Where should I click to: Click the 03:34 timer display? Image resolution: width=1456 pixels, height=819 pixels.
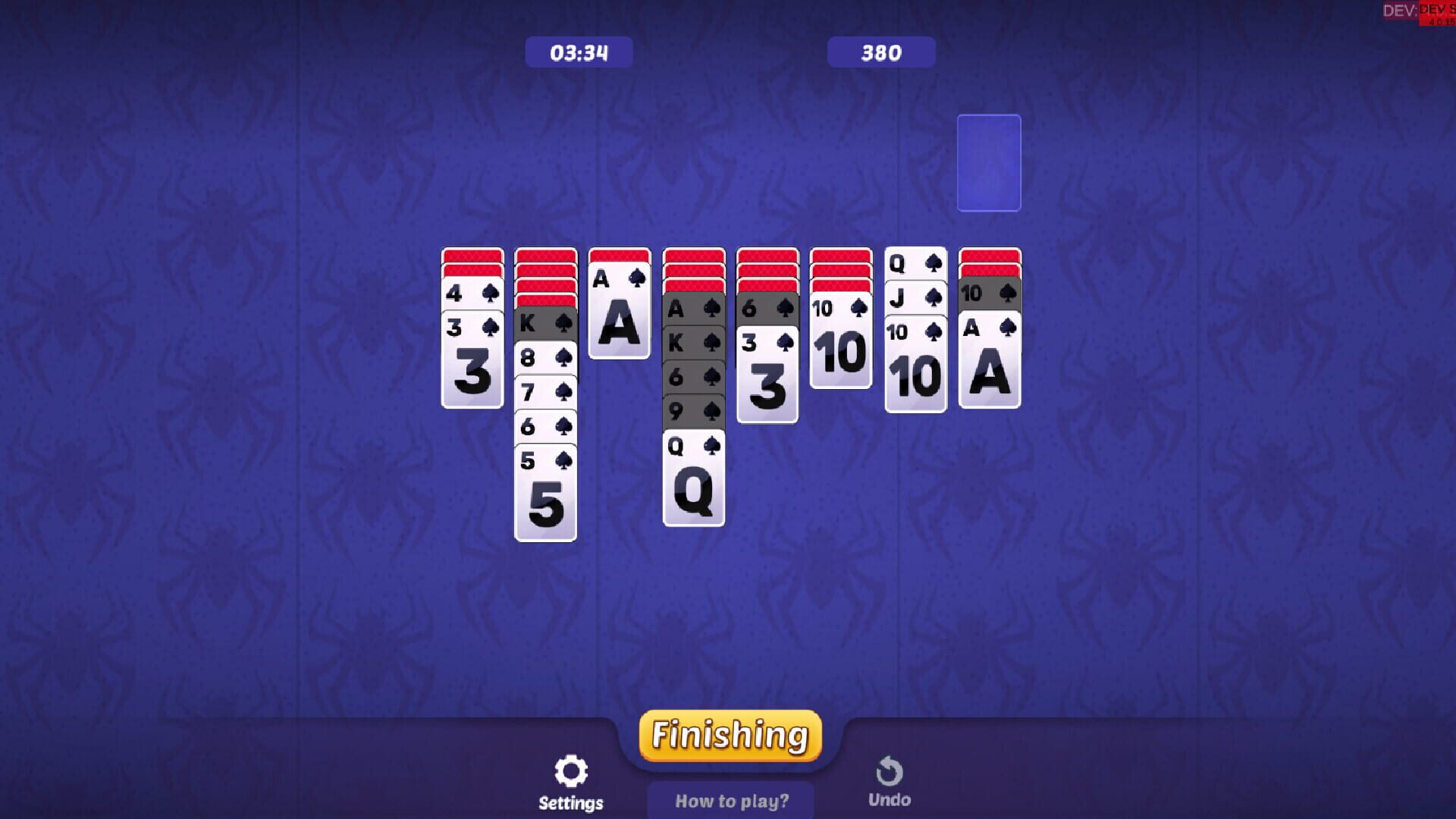[578, 52]
